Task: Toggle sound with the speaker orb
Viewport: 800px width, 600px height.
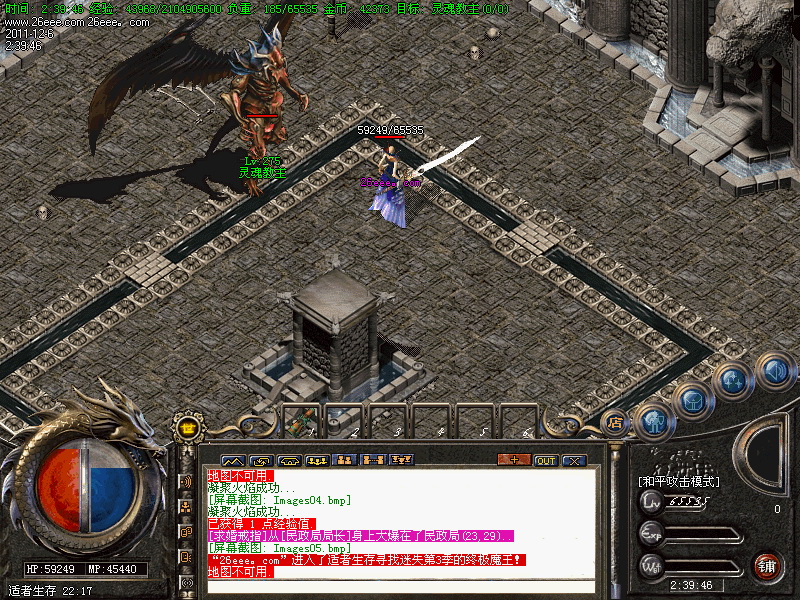Action: click(x=776, y=372)
